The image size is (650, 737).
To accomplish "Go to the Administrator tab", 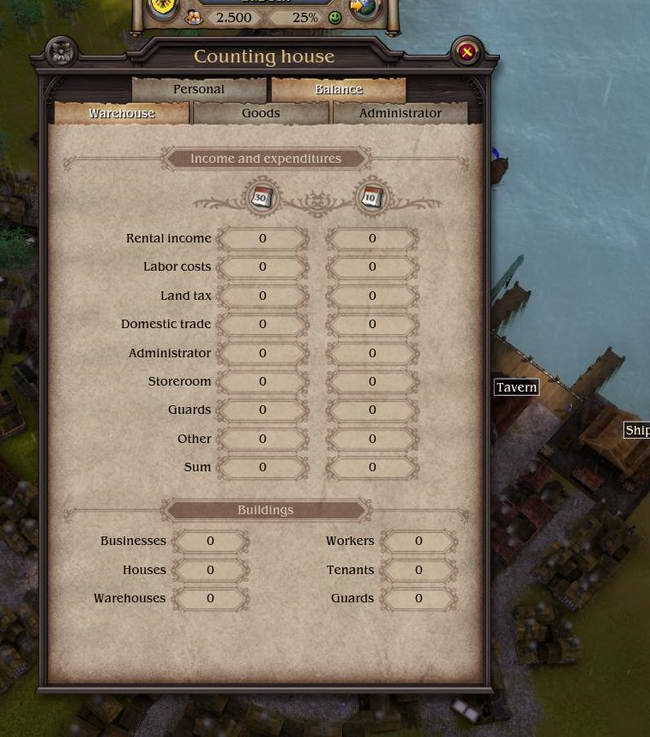I will 400,113.
